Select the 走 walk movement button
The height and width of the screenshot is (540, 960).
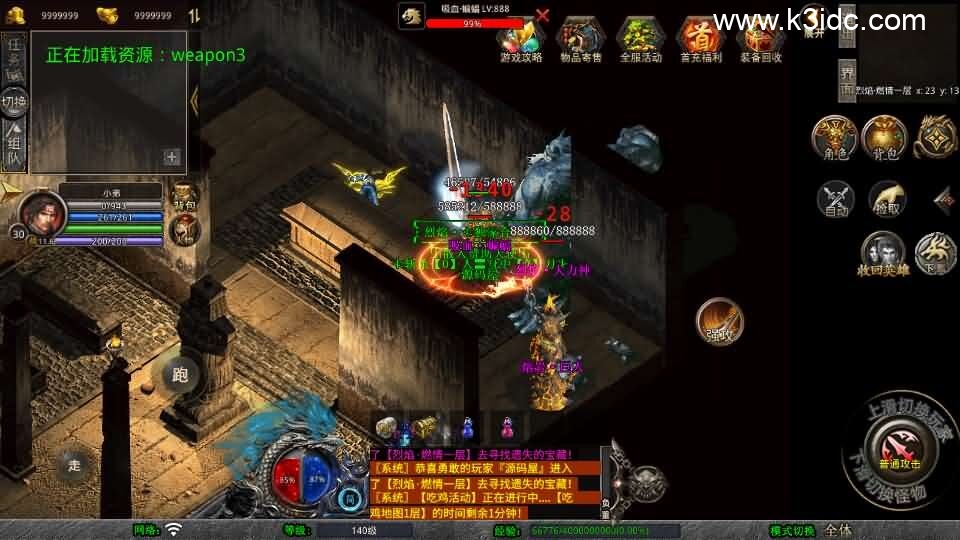click(x=74, y=465)
